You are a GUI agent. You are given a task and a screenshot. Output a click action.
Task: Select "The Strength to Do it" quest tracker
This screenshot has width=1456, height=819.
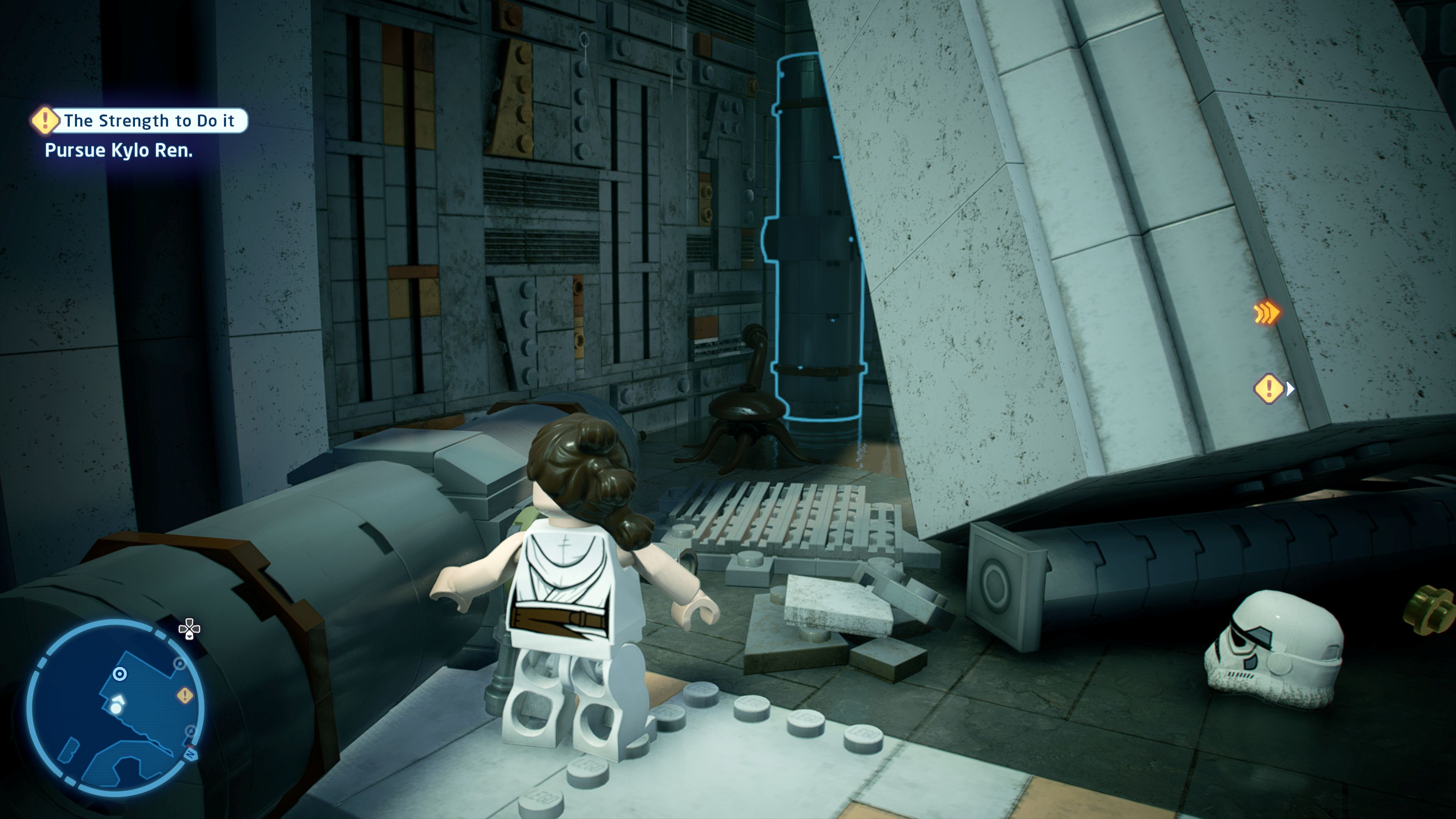[x=140, y=121]
